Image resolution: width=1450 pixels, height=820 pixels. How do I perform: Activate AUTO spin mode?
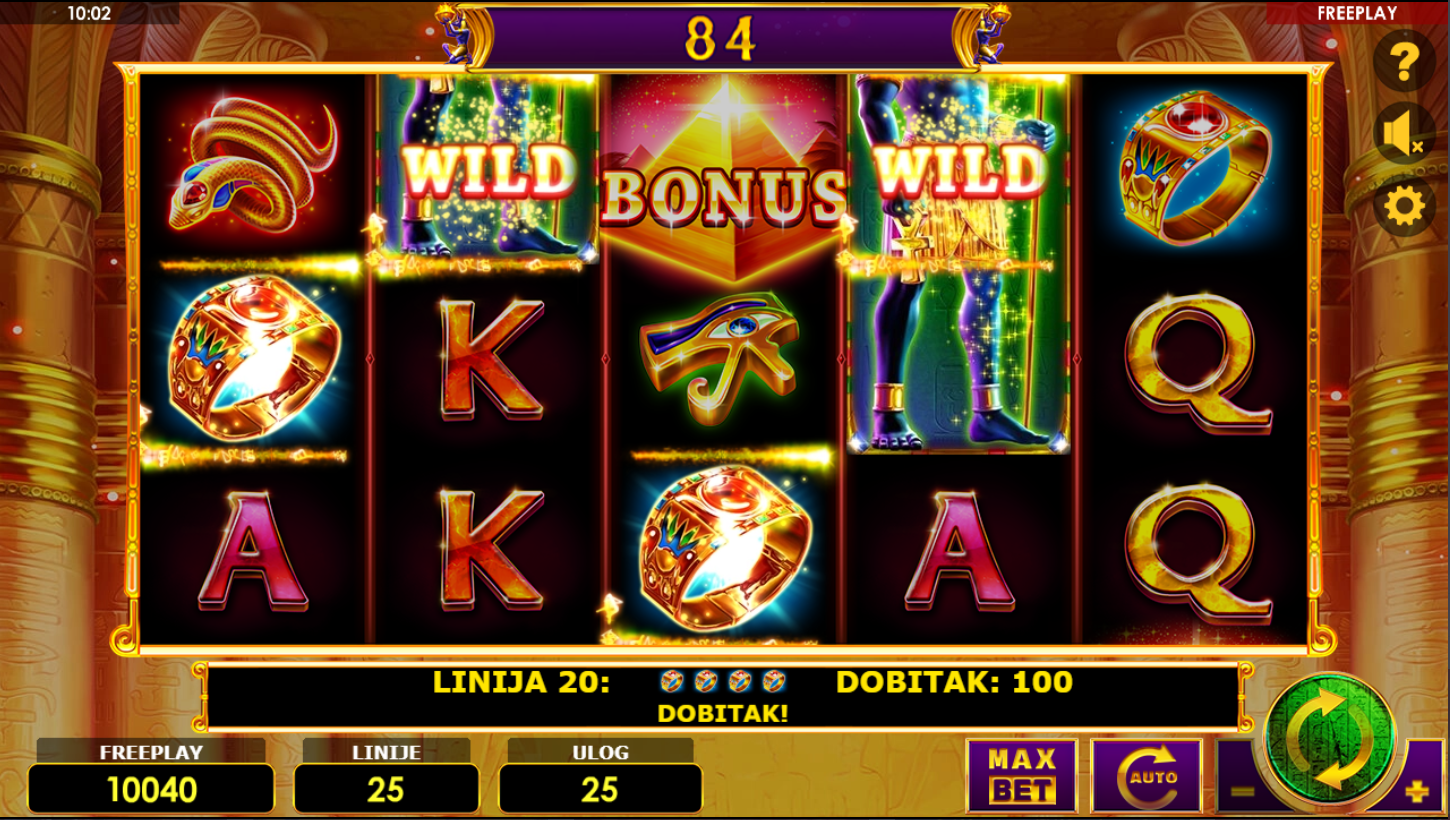[1145, 776]
